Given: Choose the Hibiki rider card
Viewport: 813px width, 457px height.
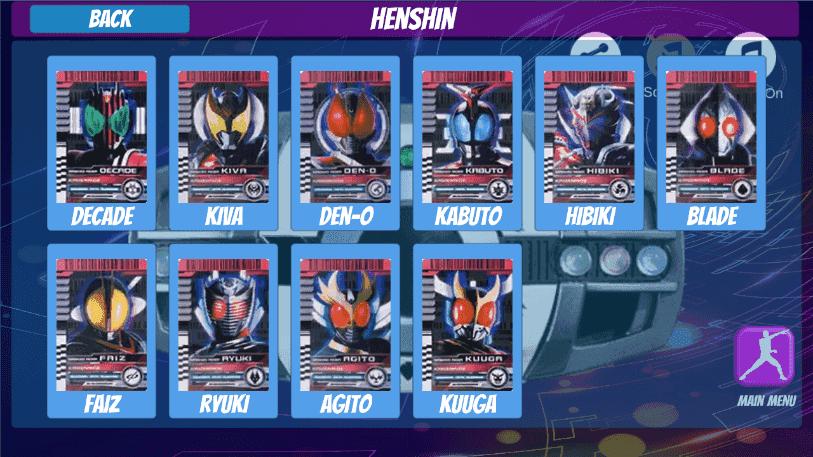Looking at the screenshot, I should (x=589, y=140).
